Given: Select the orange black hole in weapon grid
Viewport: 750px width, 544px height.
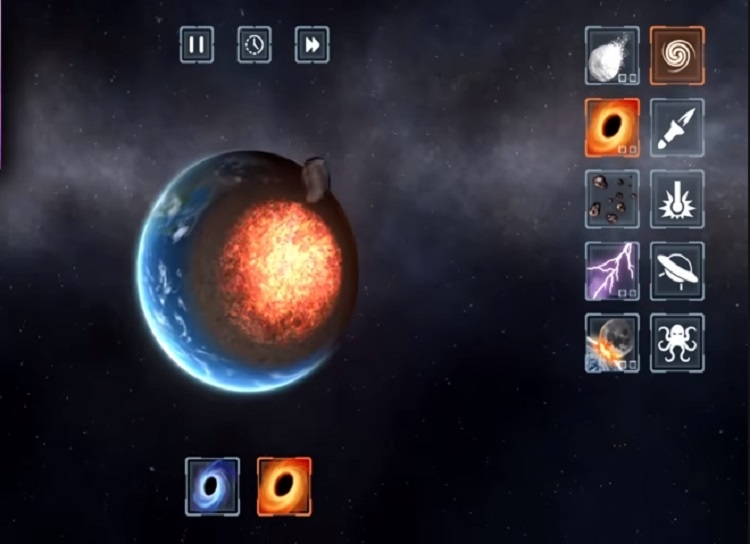Looking at the screenshot, I should pos(612,127).
